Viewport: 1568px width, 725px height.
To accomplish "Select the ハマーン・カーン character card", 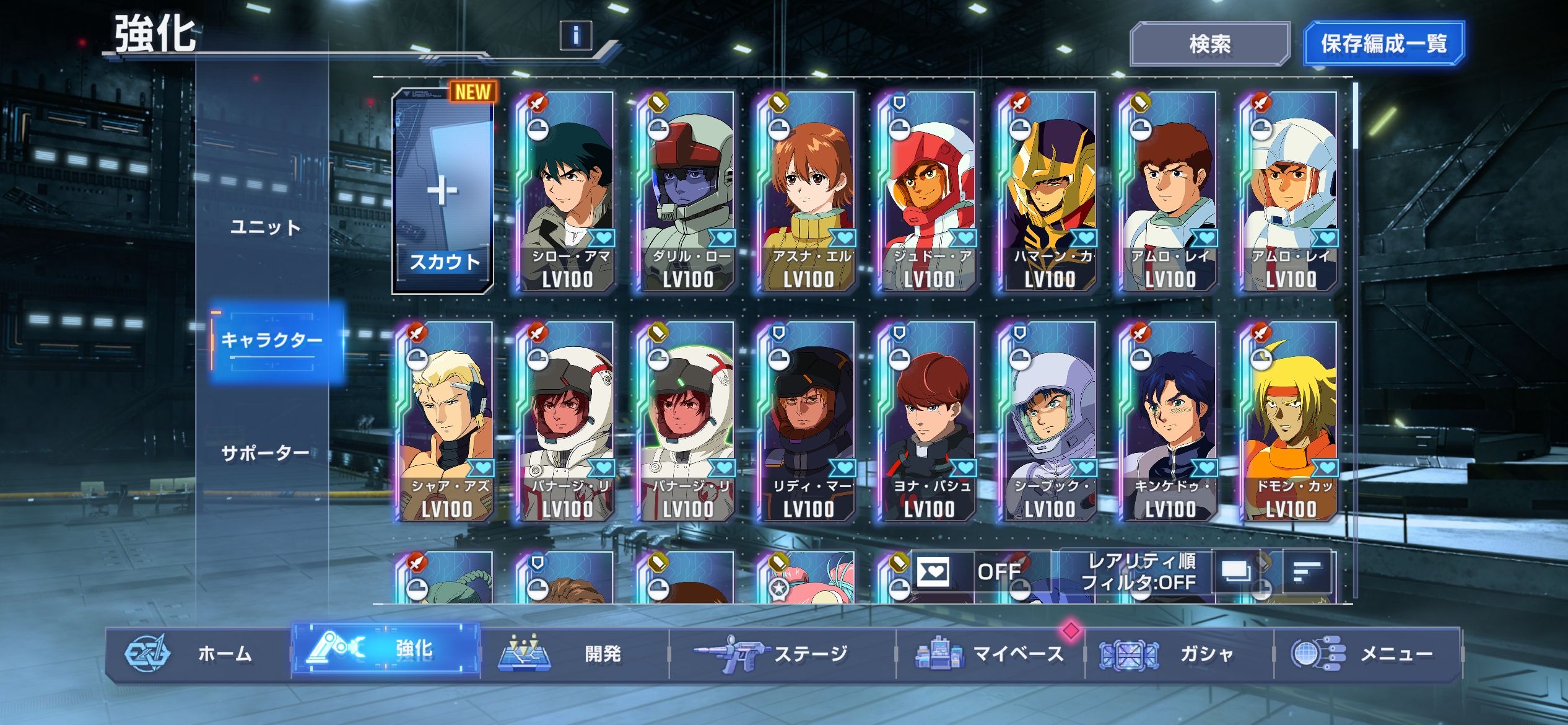I will pyautogui.click(x=1048, y=192).
